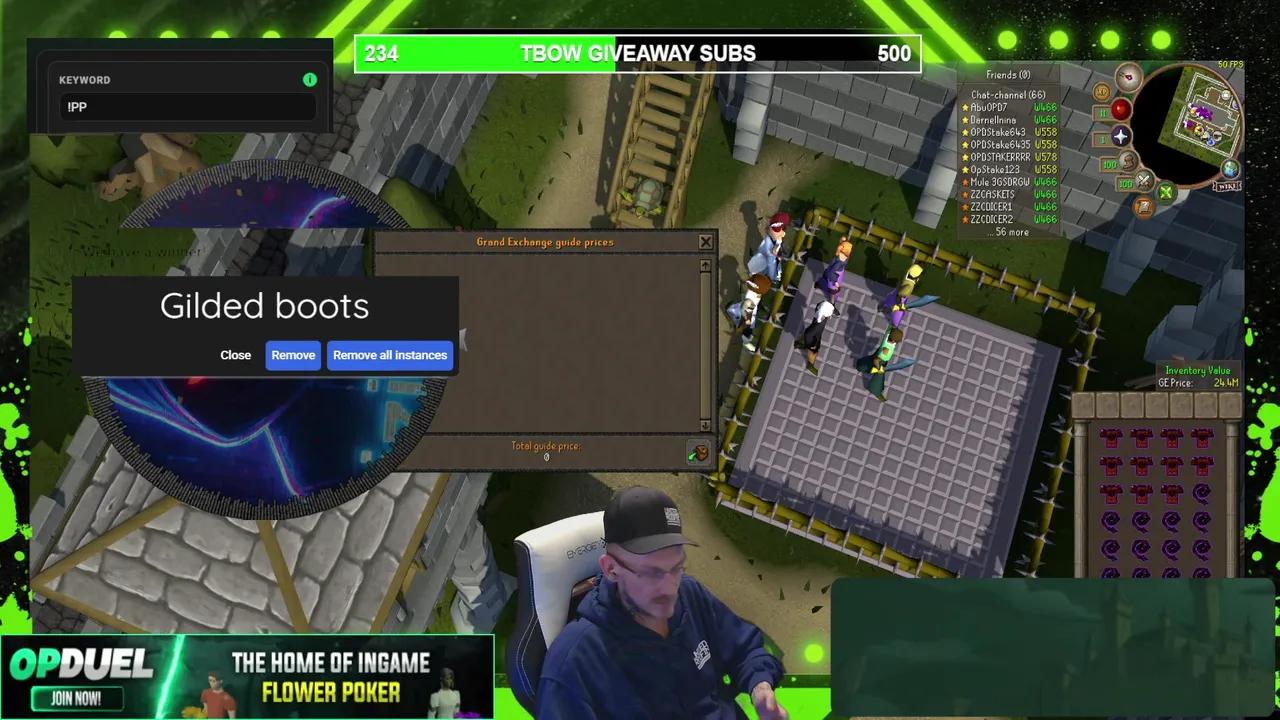Image resolution: width=1280 pixels, height=720 pixels.
Task: Click the red Hitpoints orb
Action: [1121, 111]
